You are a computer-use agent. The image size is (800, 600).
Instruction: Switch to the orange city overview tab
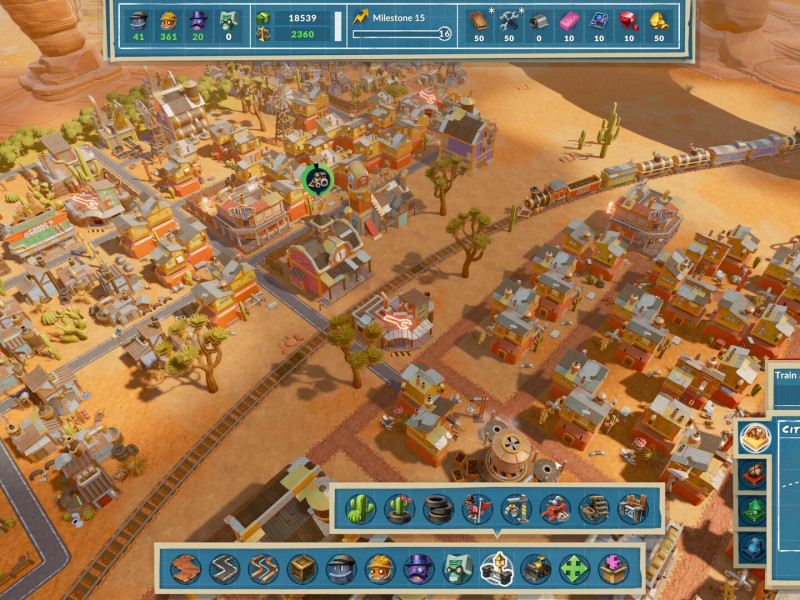pyautogui.click(x=753, y=434)
